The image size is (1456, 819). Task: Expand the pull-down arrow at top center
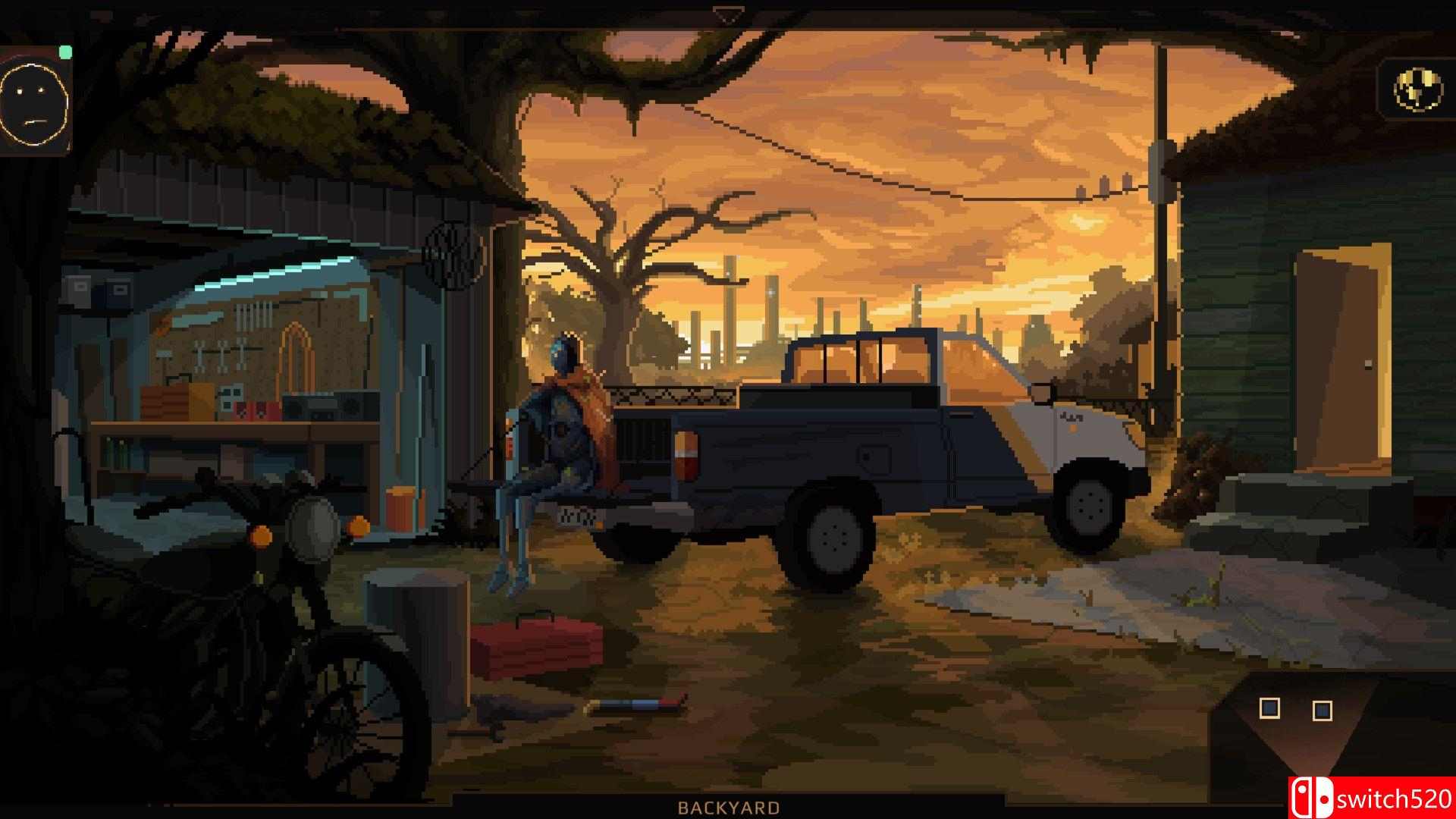(x=728, y=11)
